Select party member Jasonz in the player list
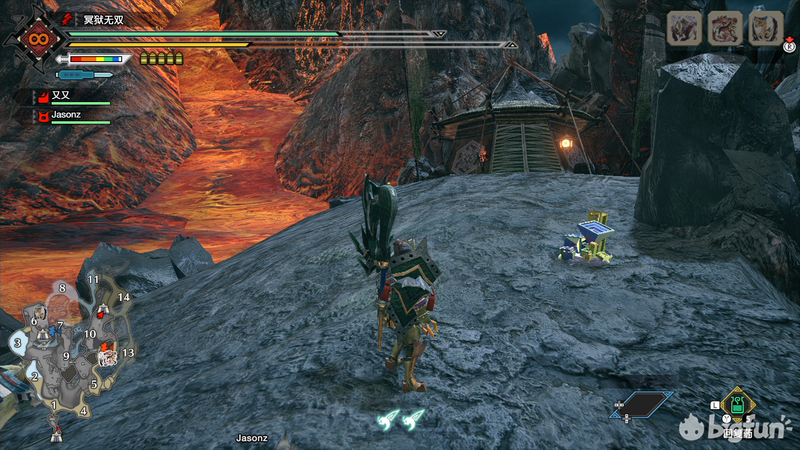800x450 pixels. (x=68, y=117)
